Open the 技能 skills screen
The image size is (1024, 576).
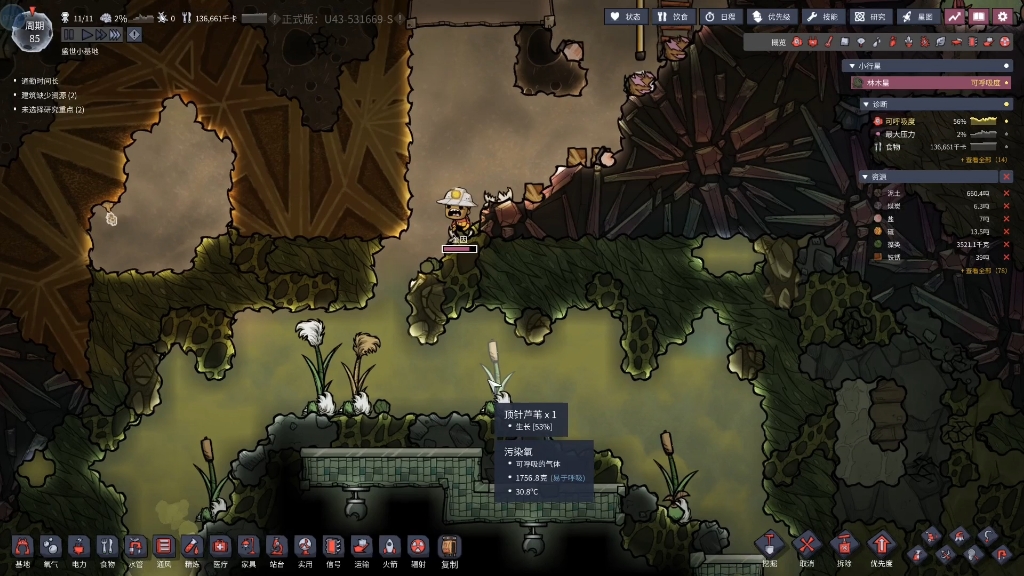pyautogui.click(x=825, y=16)
